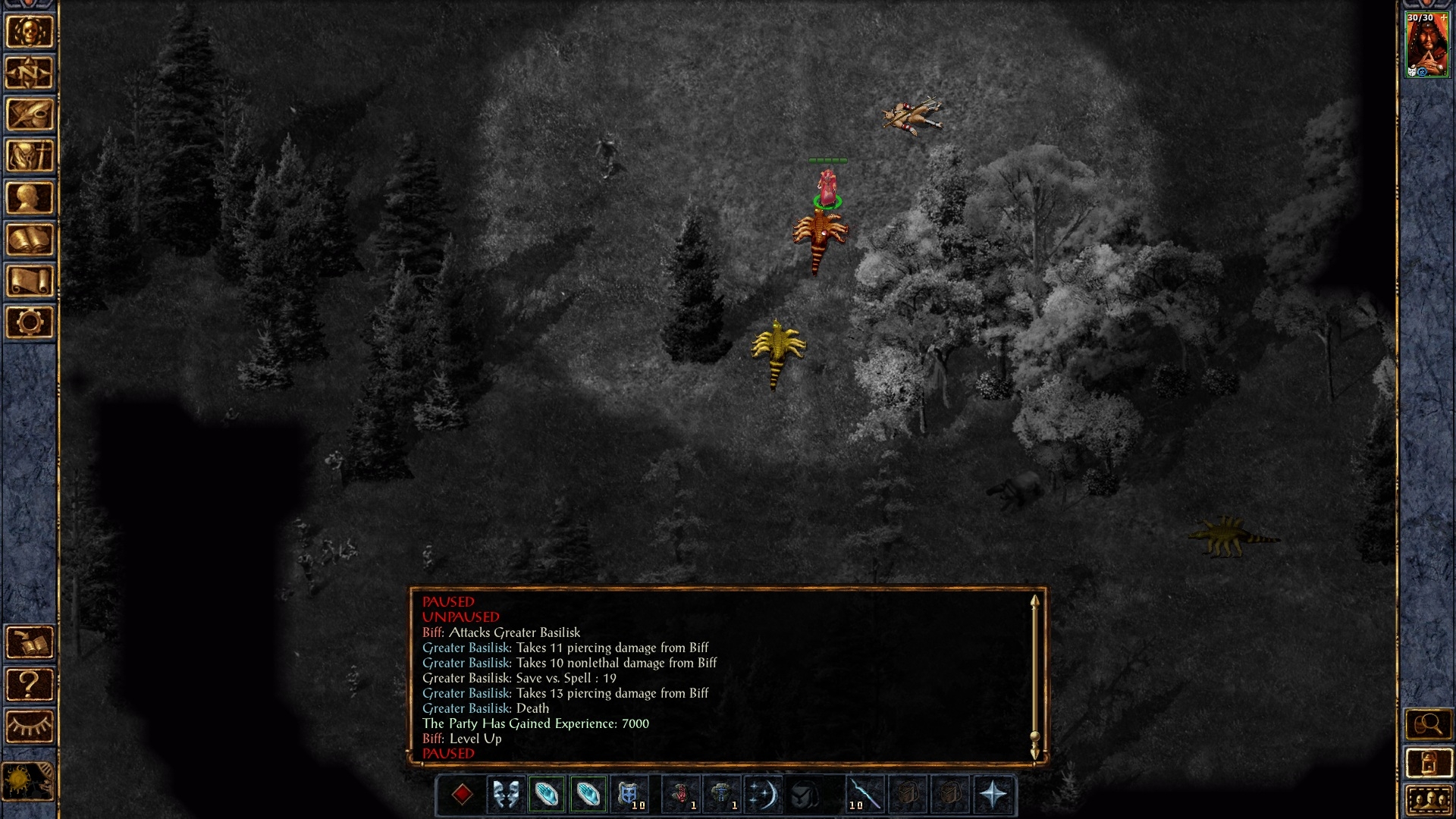This screenshot has width=1456, height=819.
Task: Open the two-faces dialogue button
Action: (x=505, y=795)
